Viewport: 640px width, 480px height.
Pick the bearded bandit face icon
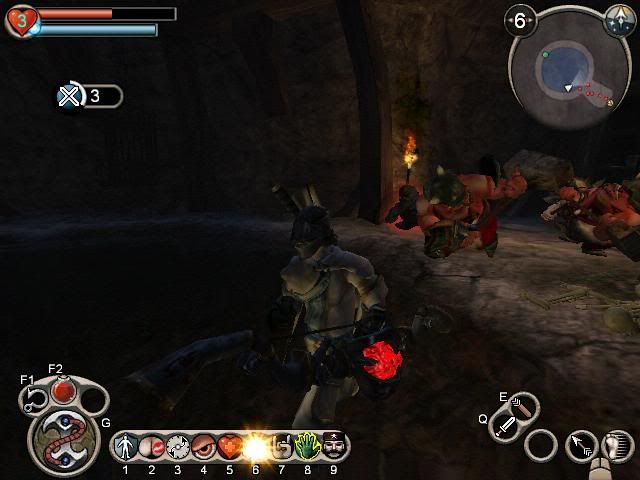click(x=334, y=446)
